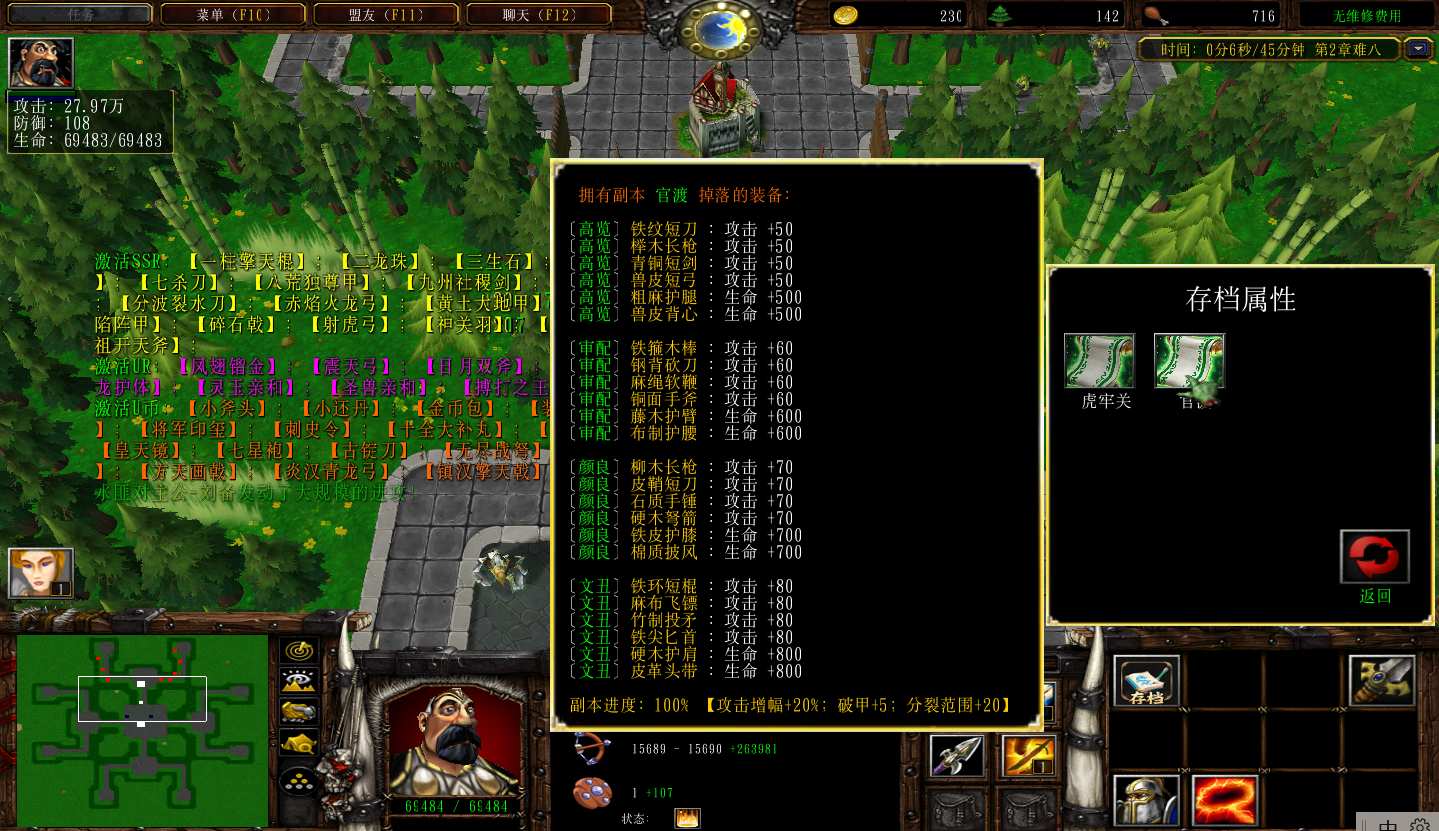Screen dimensions: 1439x831
Task: Click the red 返回 return button
Action: (1375, 558)
